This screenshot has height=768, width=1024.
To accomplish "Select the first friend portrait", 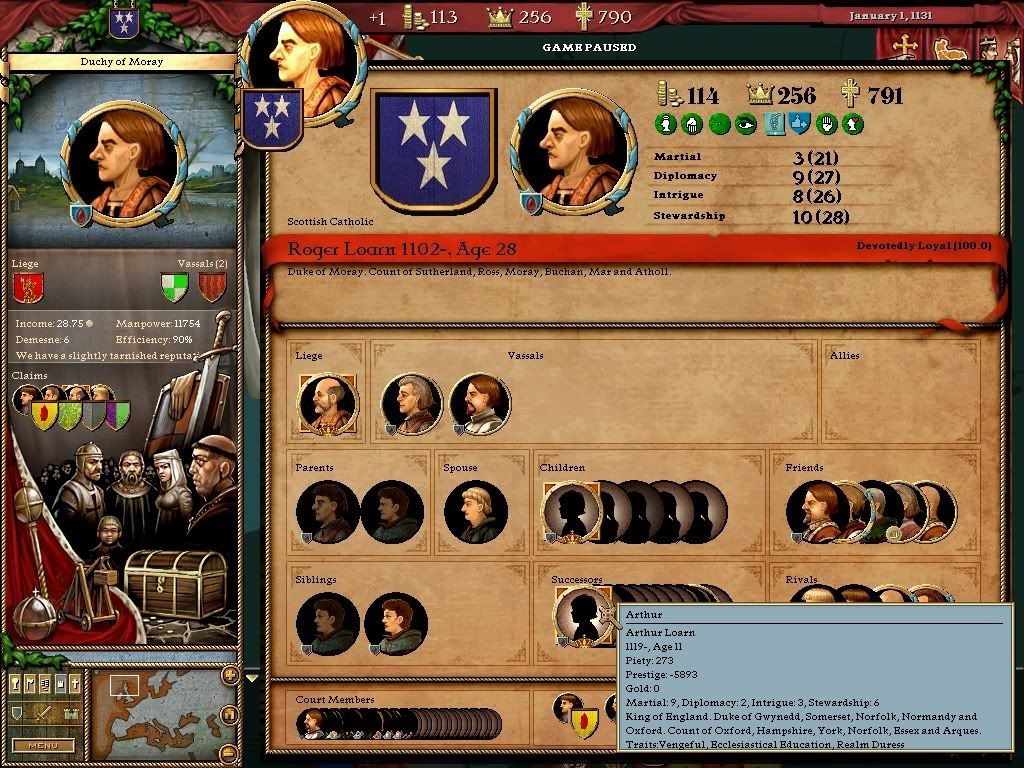I will pyautogui.click(x=816, y=512).
